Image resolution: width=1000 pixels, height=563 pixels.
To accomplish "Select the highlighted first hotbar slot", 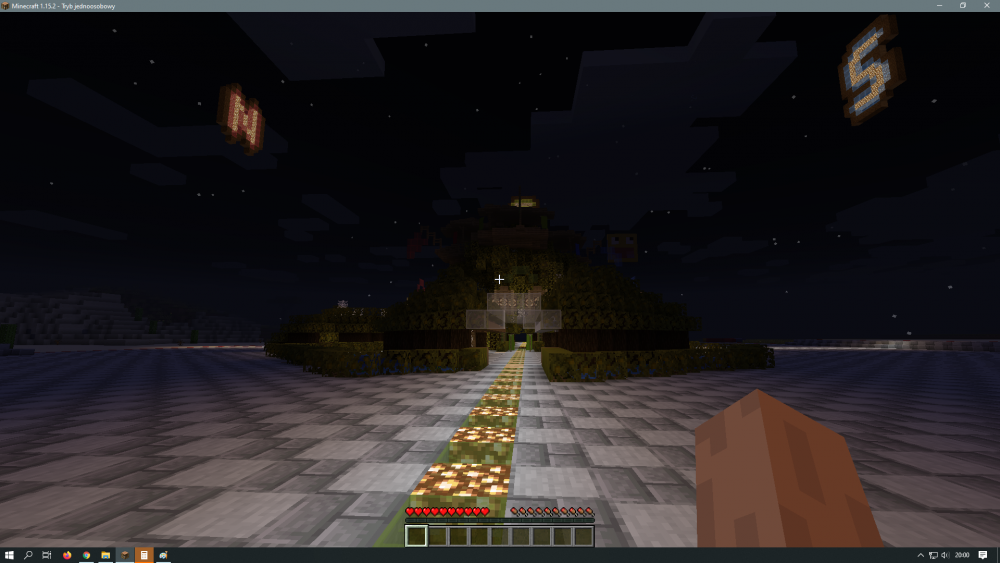I will 416,536.
